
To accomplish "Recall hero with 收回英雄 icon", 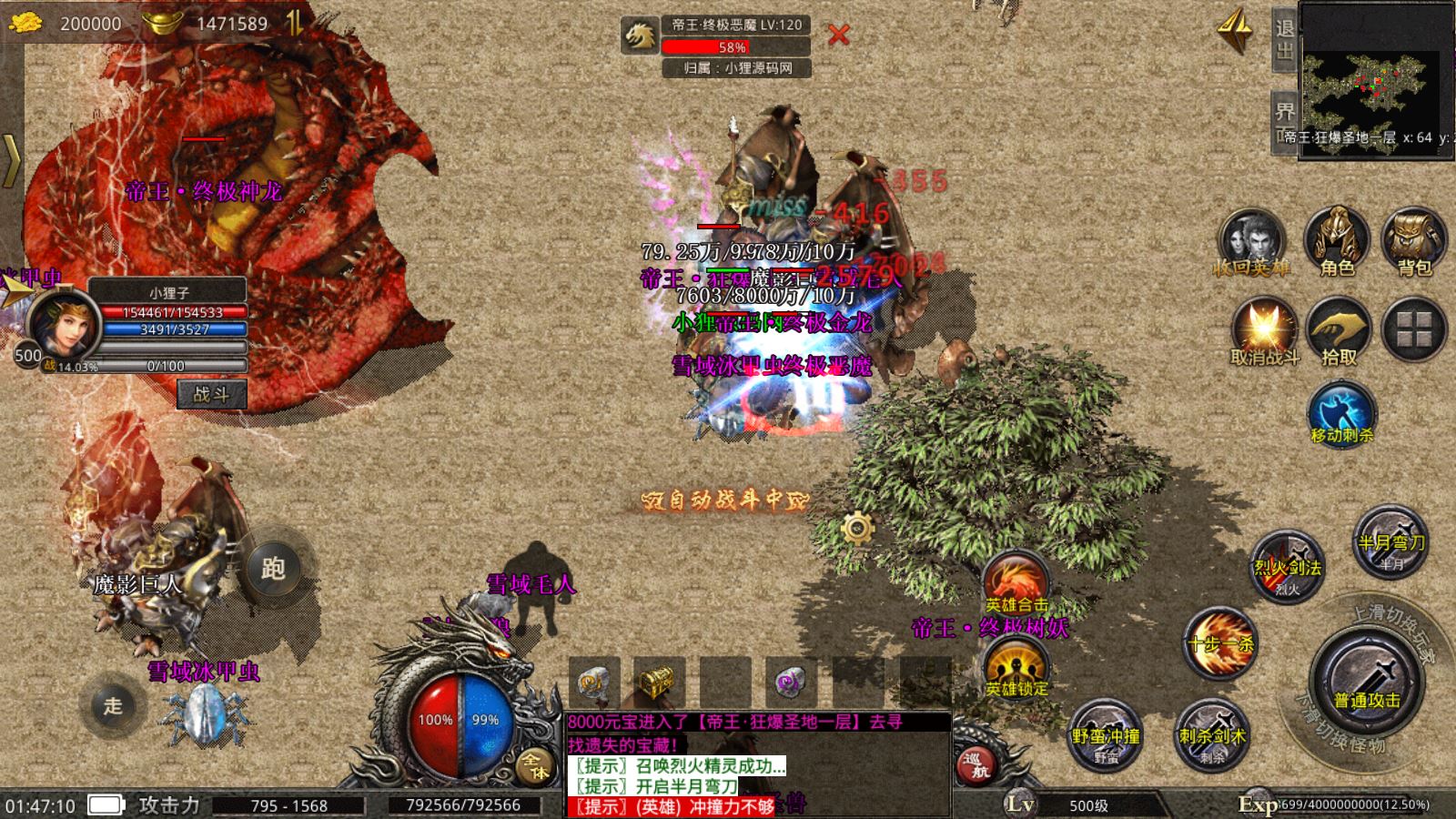I will [1251, 241].
